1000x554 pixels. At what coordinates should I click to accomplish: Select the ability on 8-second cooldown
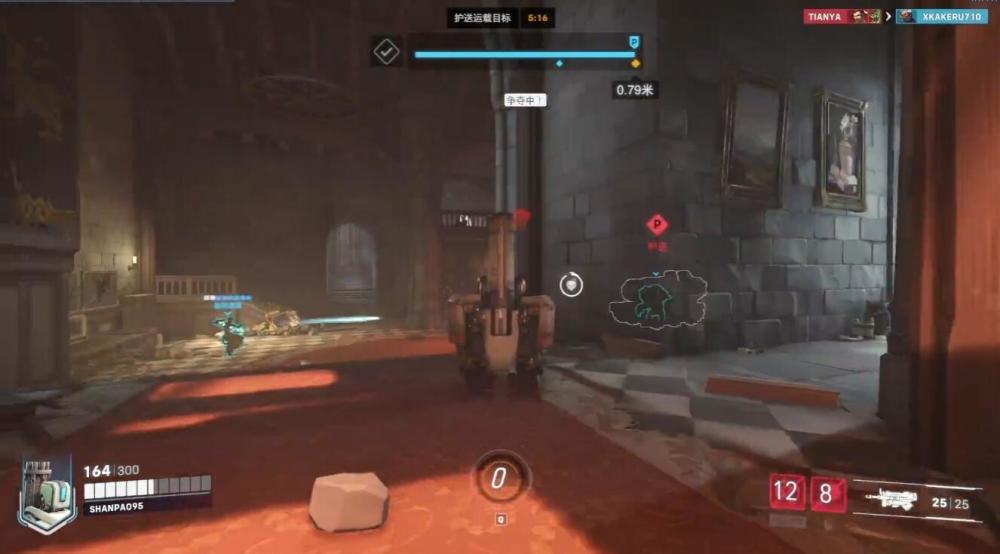(x=827, y=492)
